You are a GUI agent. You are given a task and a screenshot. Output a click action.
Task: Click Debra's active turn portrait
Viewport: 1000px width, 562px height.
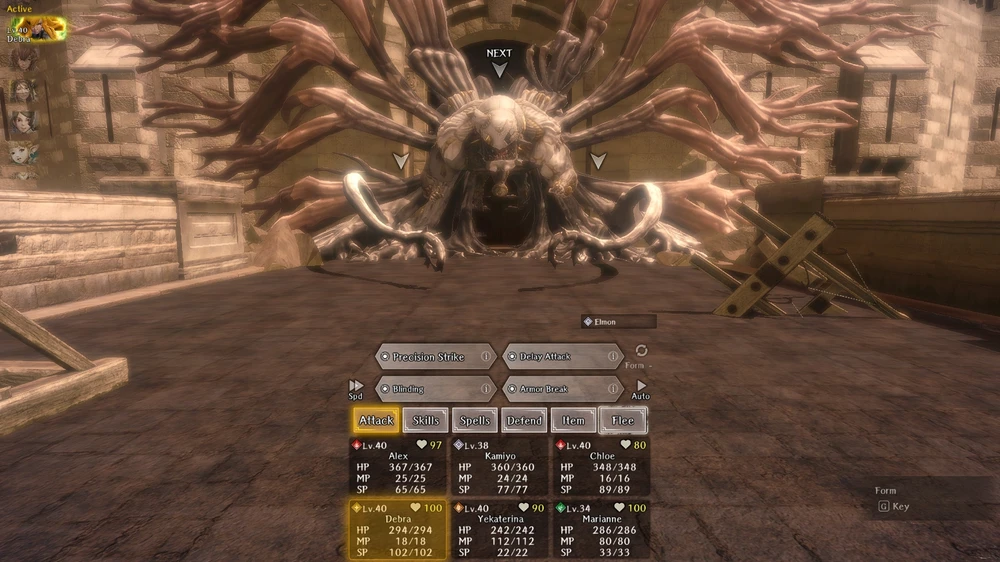point(37,29)
